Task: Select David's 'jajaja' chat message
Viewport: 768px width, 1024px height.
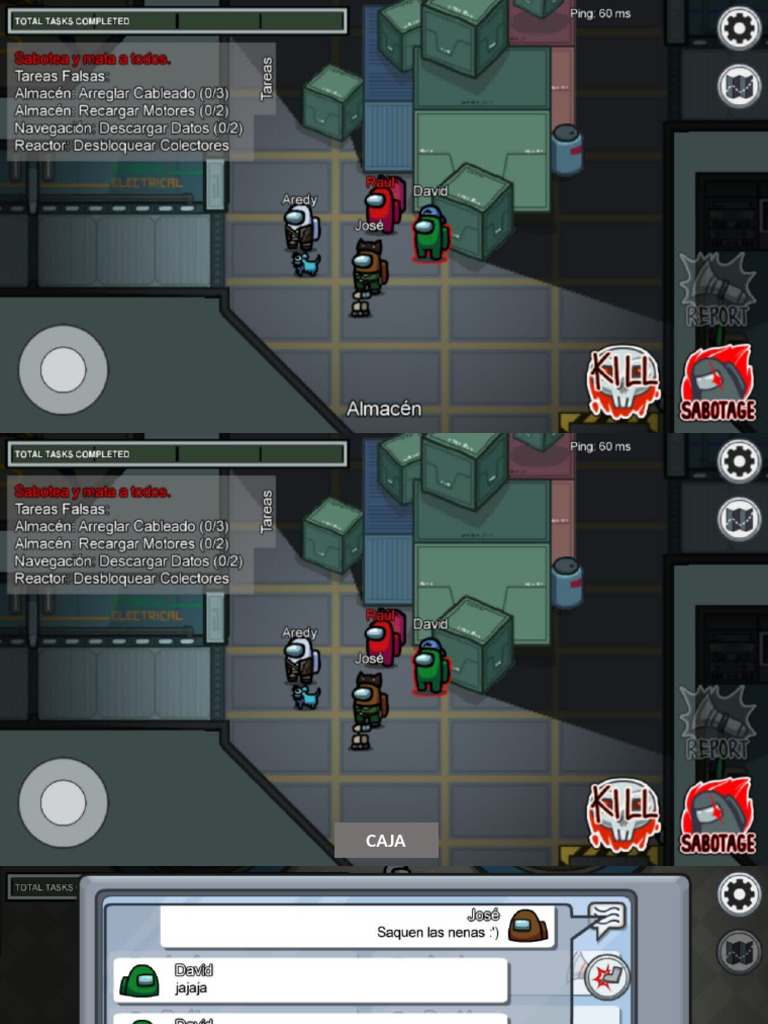Action: pos(310,980)
